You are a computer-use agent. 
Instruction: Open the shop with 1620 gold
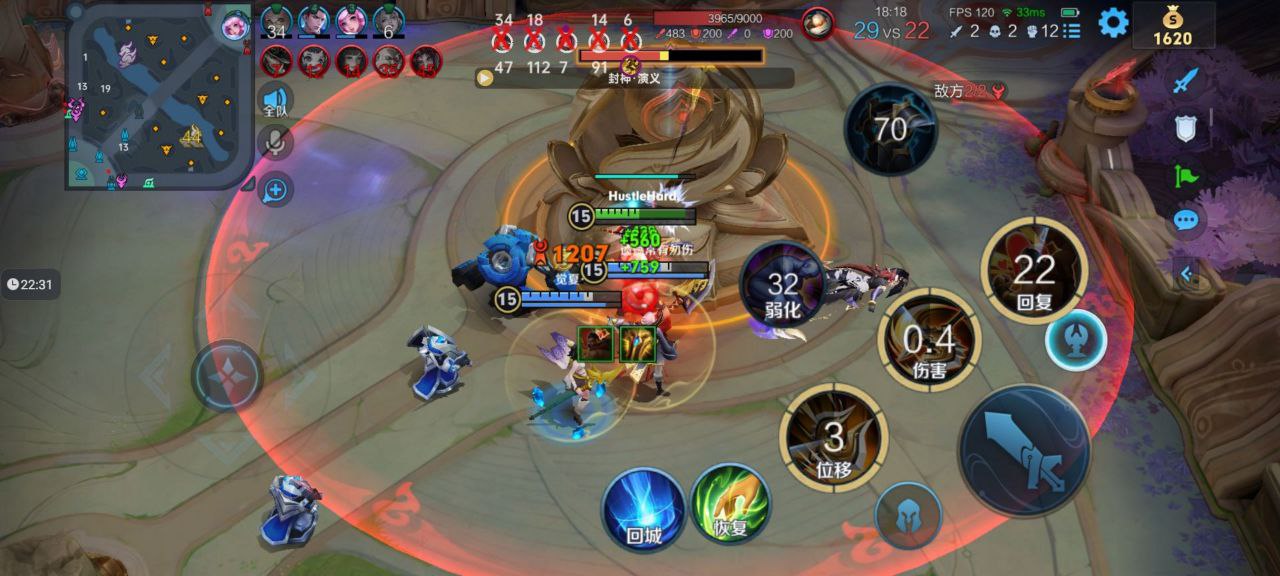tap(1172, 26)
